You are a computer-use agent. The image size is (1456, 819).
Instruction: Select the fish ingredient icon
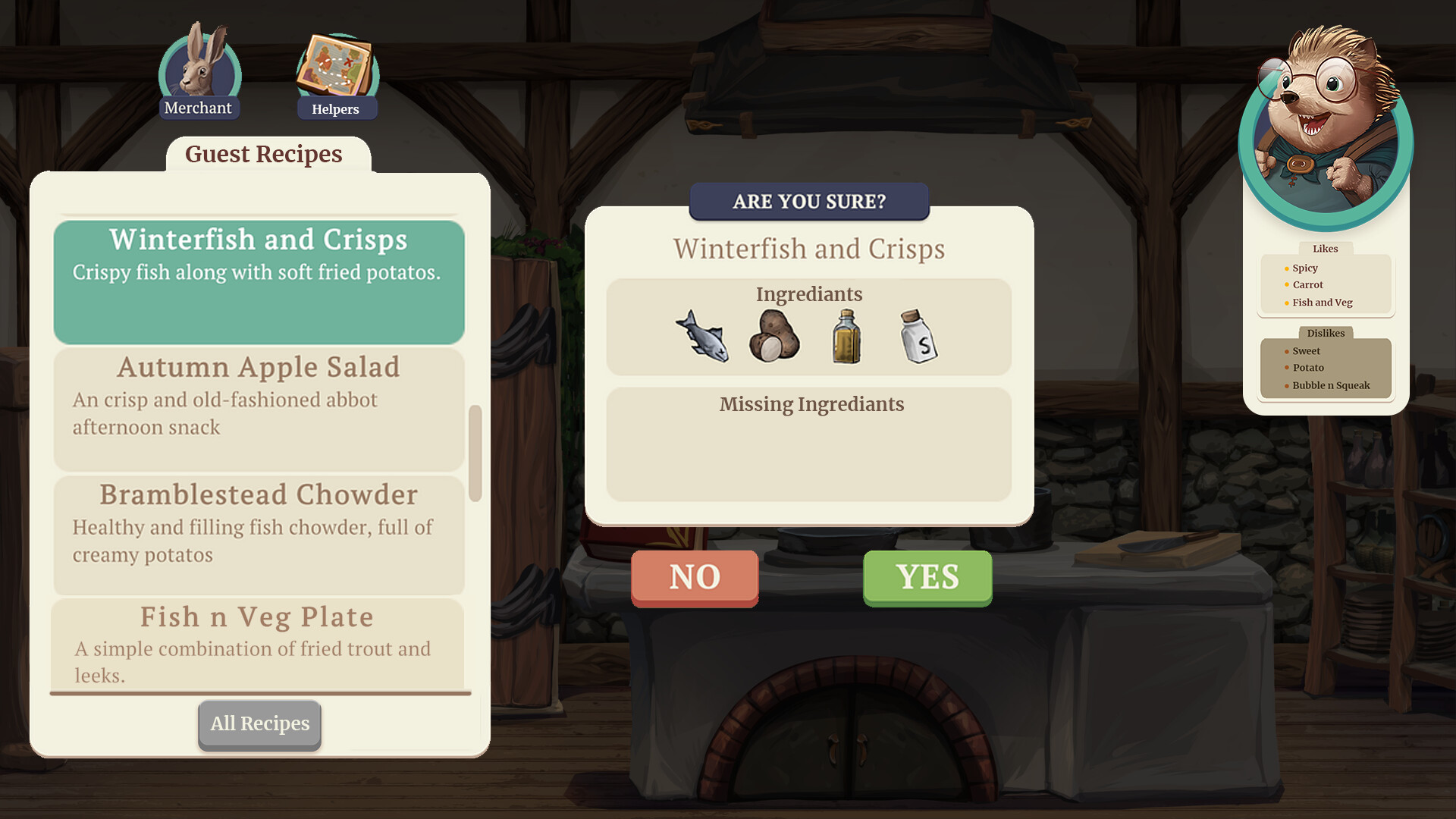pos(703,336)
